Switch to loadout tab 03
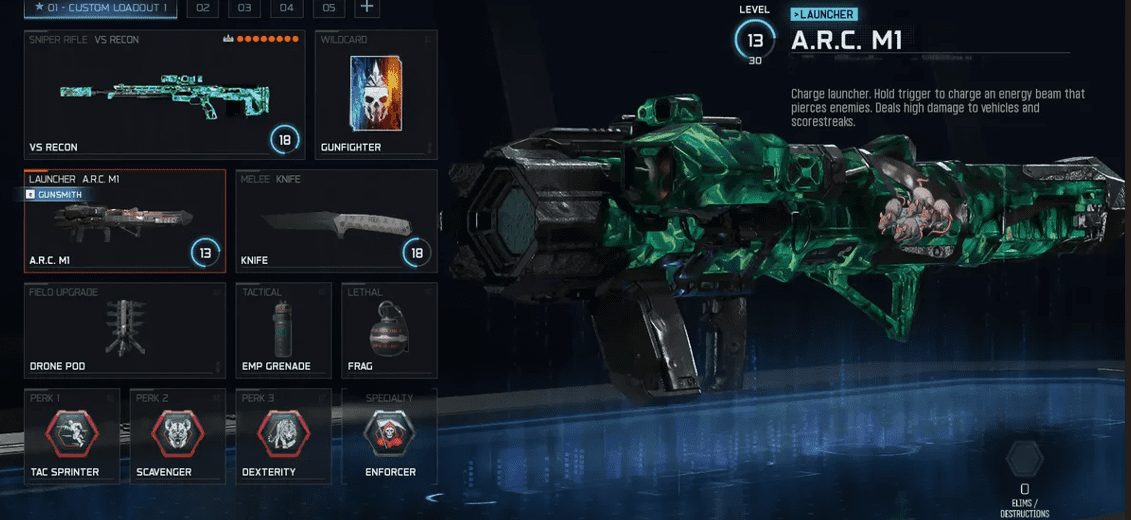This screenshot has height=520, width=1131. (x=244, y=8)
